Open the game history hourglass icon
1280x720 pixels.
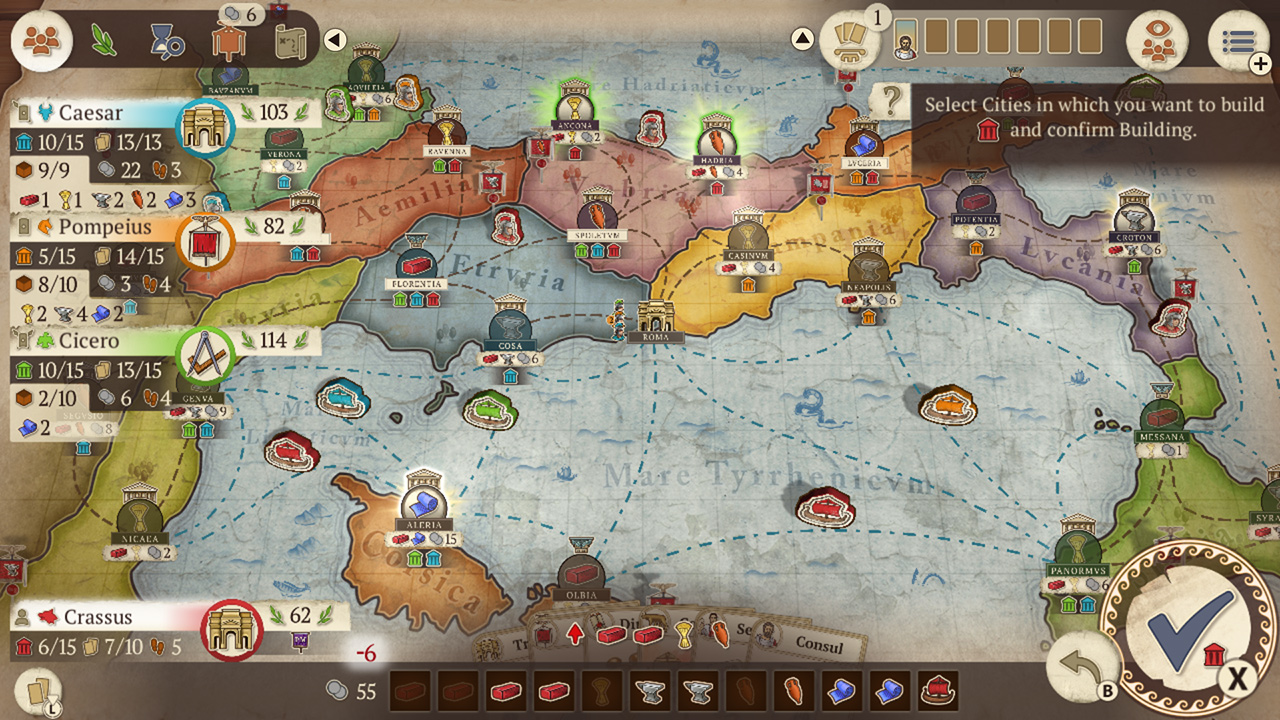pyautogui.click(x=167, y=40)
